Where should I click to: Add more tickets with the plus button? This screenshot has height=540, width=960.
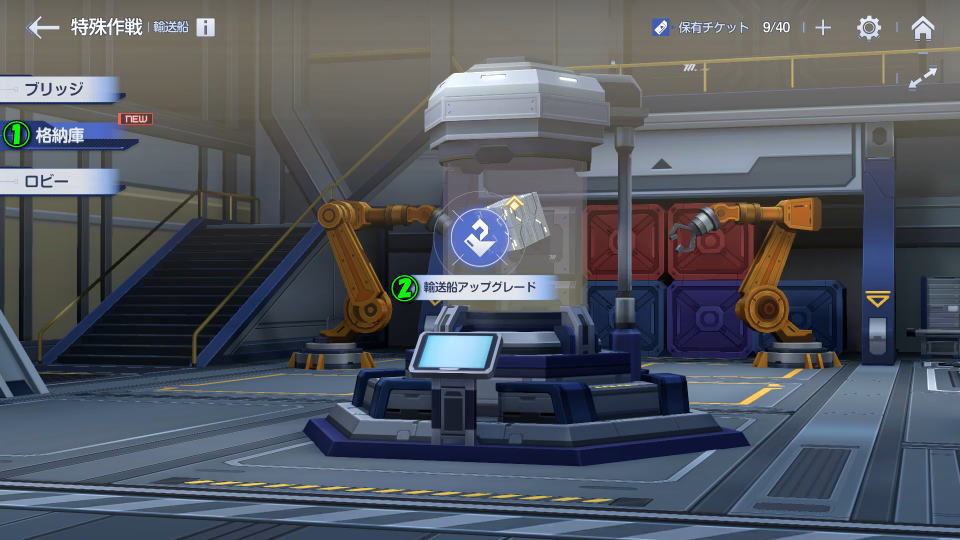[823, 27]
